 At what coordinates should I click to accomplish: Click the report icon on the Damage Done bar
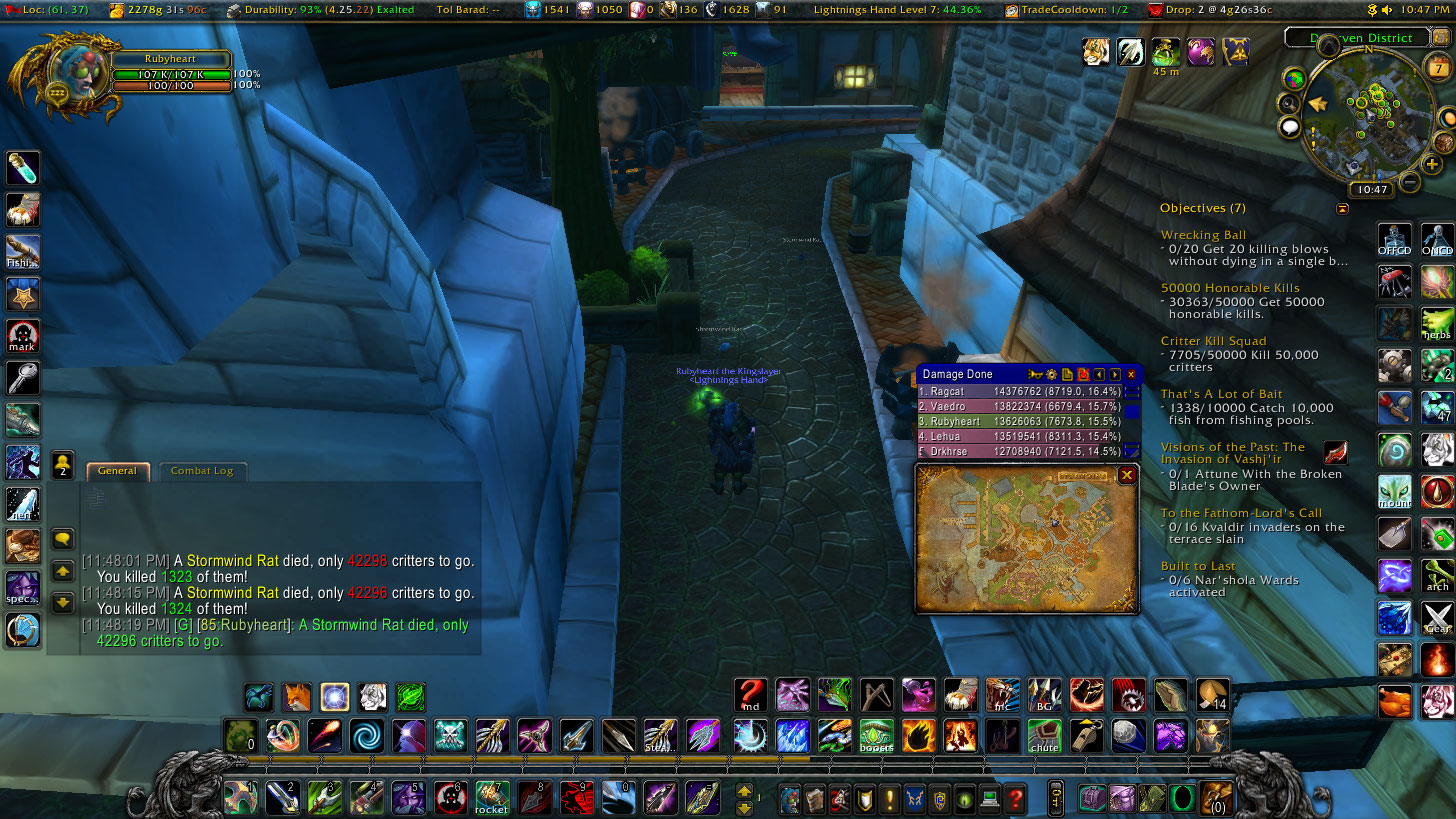pos(1067,374)
